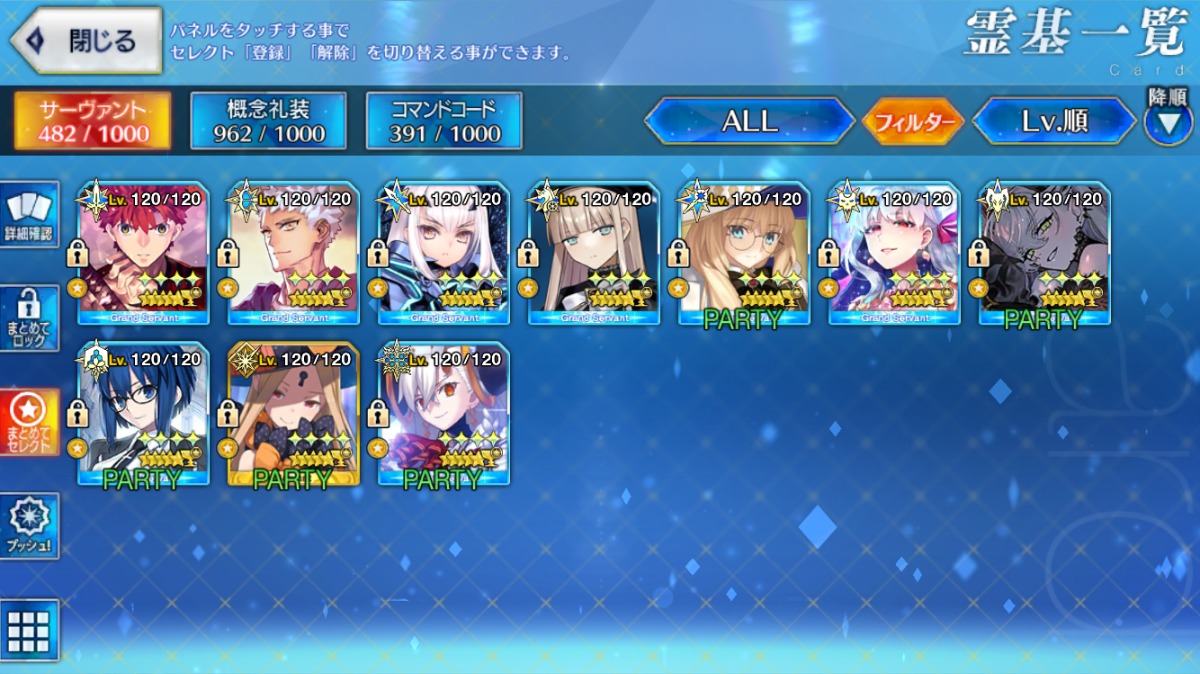1200x674 pixels.
Task: Choose the grayscale maid servant card
Action: pyautogui.click(x=1043, y=253)
